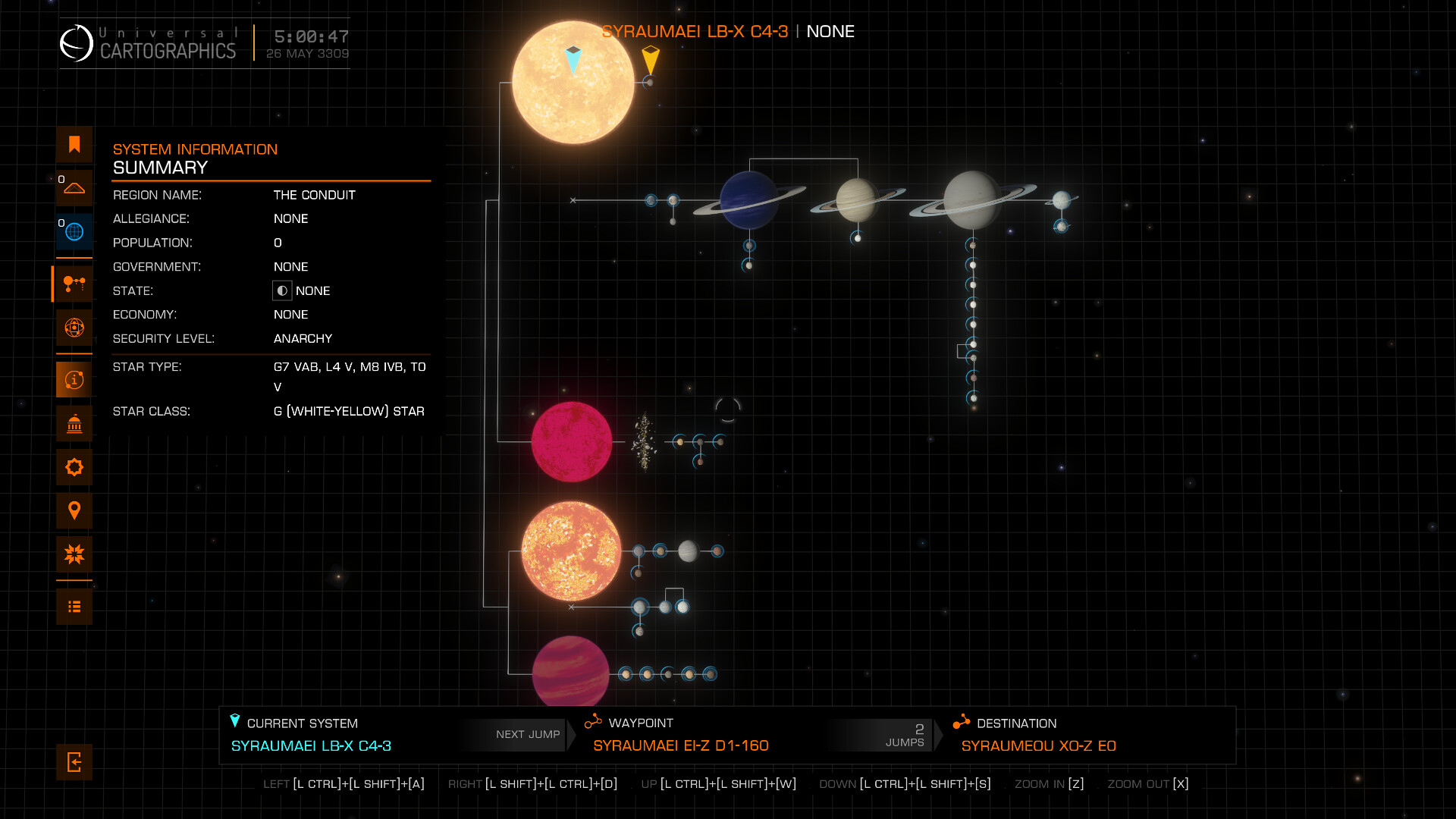The height and width of the screenshot is (819, 1456).
Task: Select the gear-shaped icon tab
Action: coord(74,467)
